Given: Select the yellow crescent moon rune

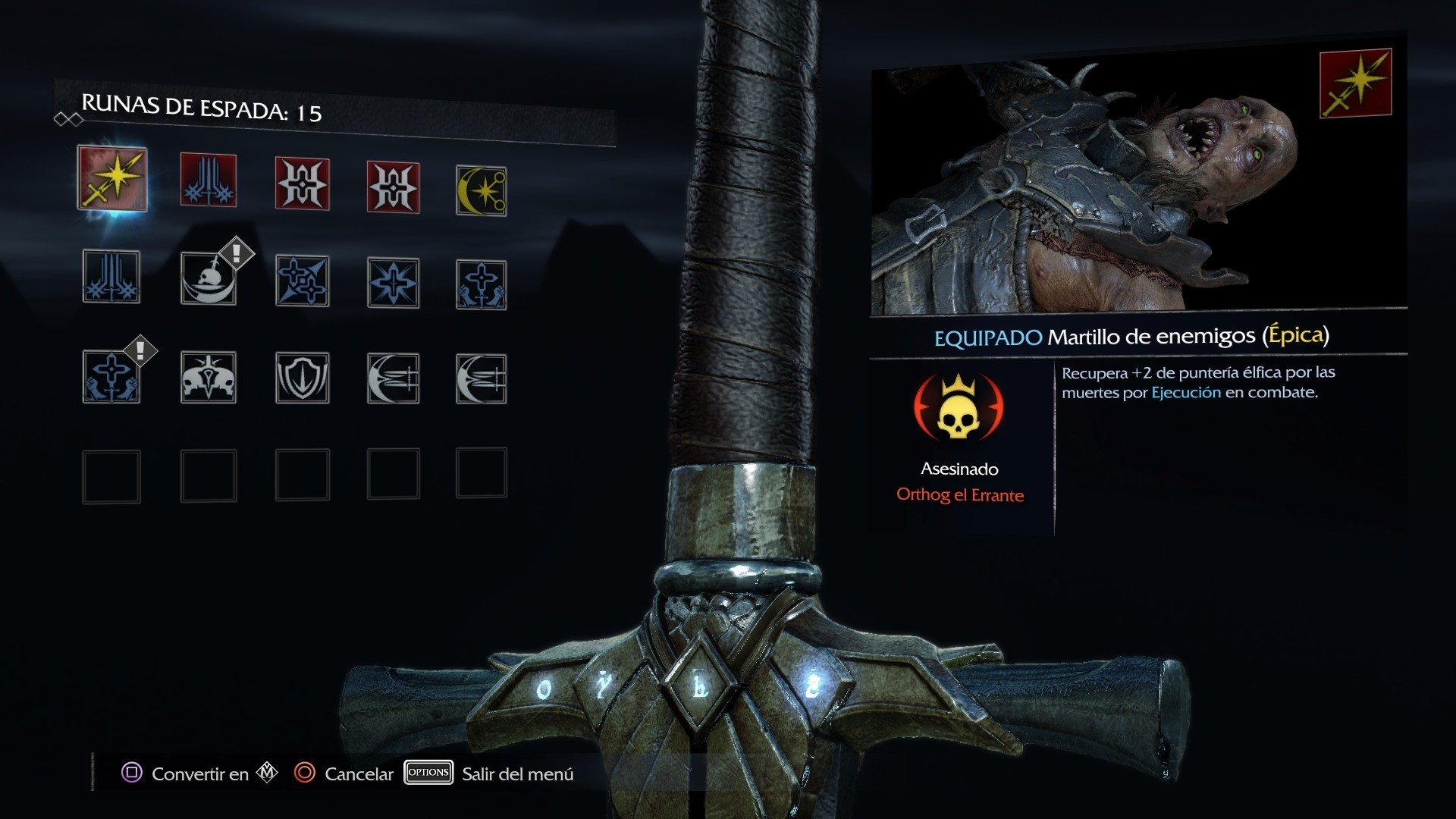Looking at the screenshot, I should tap(481, 191).
